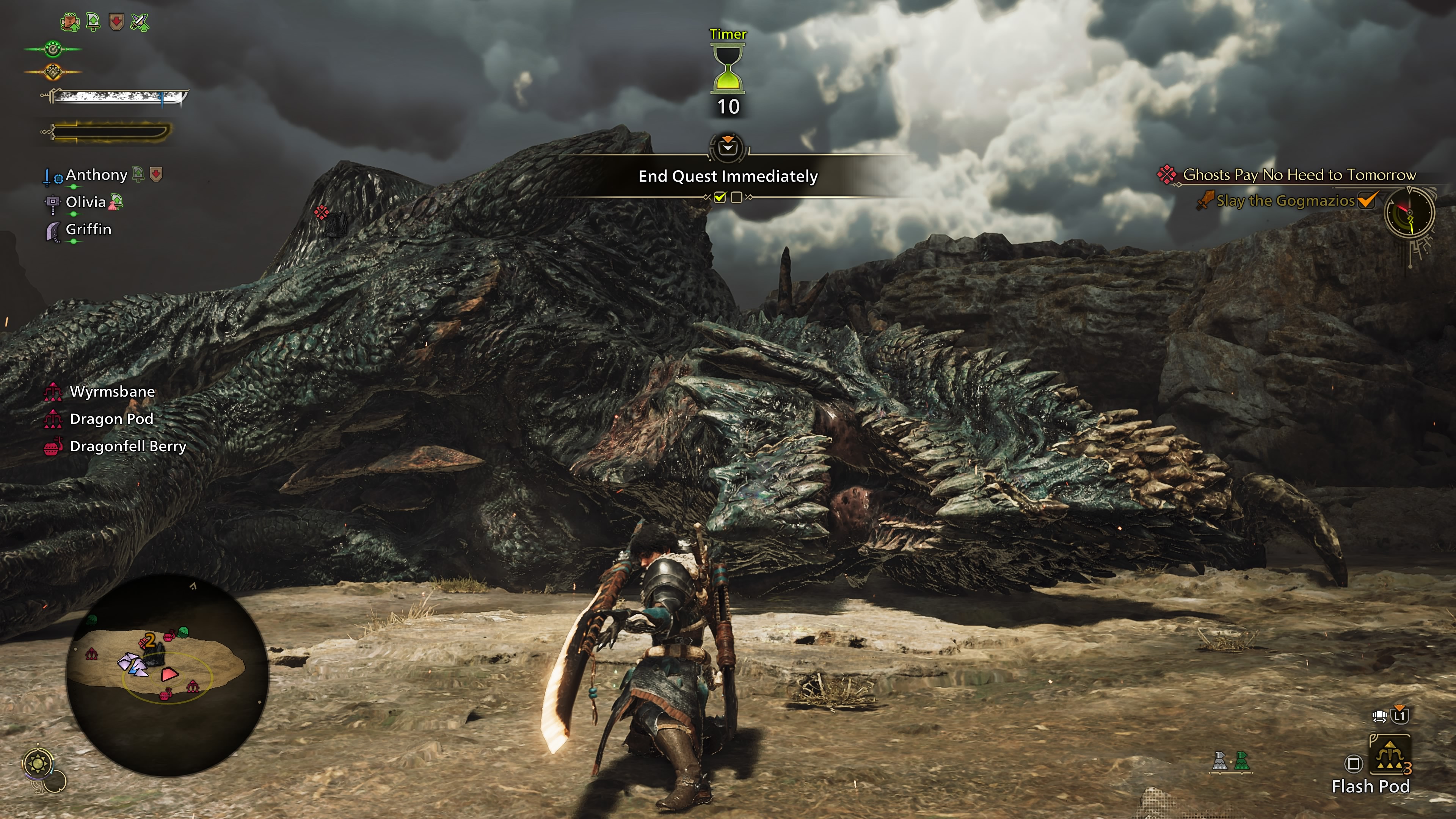Screen dimensions: 1456x819
Task: Click the Slay the Gogmazios objective
Action: [1285, 201]
